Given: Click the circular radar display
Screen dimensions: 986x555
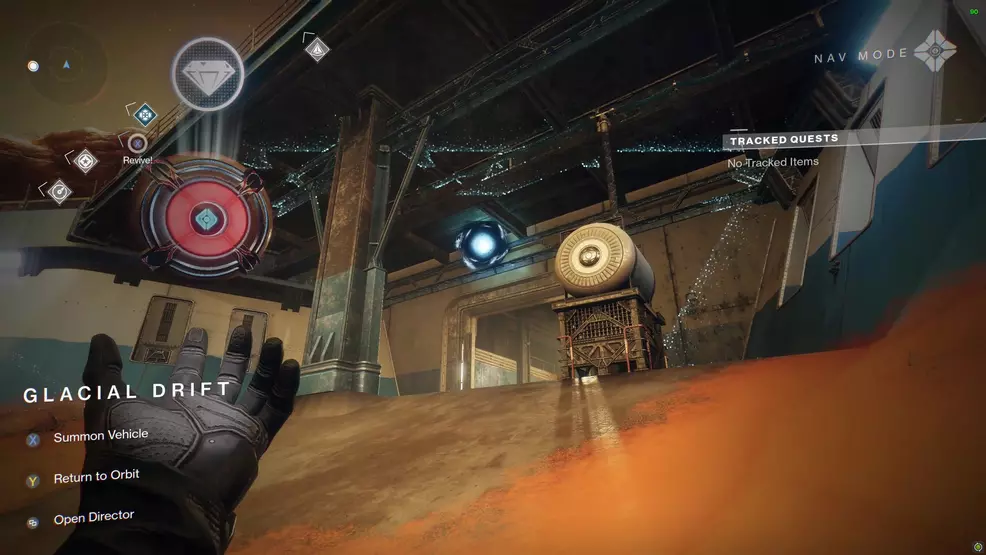Looking at the screenshot, I should pyautogui.click(x=66, y=66).
